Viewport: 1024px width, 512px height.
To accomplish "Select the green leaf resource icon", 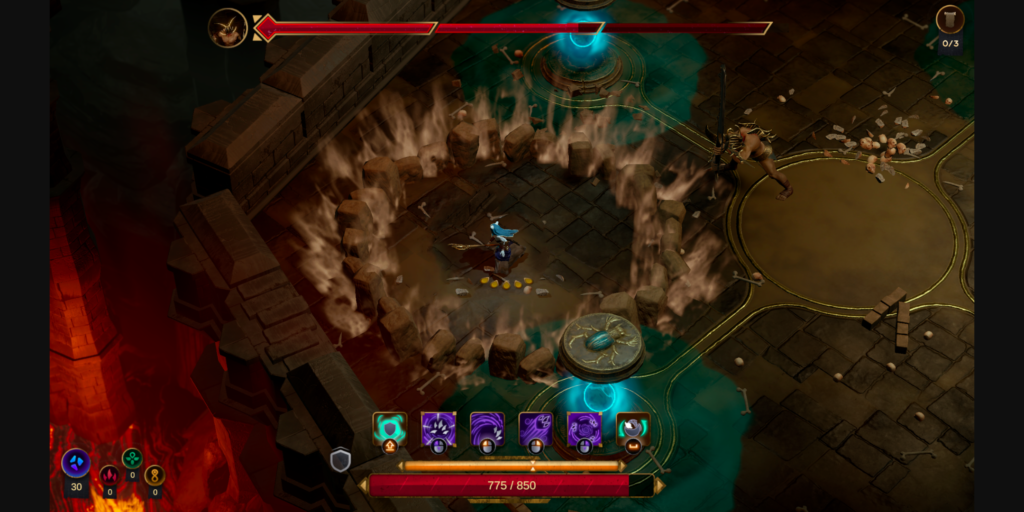I will point(132,458).
